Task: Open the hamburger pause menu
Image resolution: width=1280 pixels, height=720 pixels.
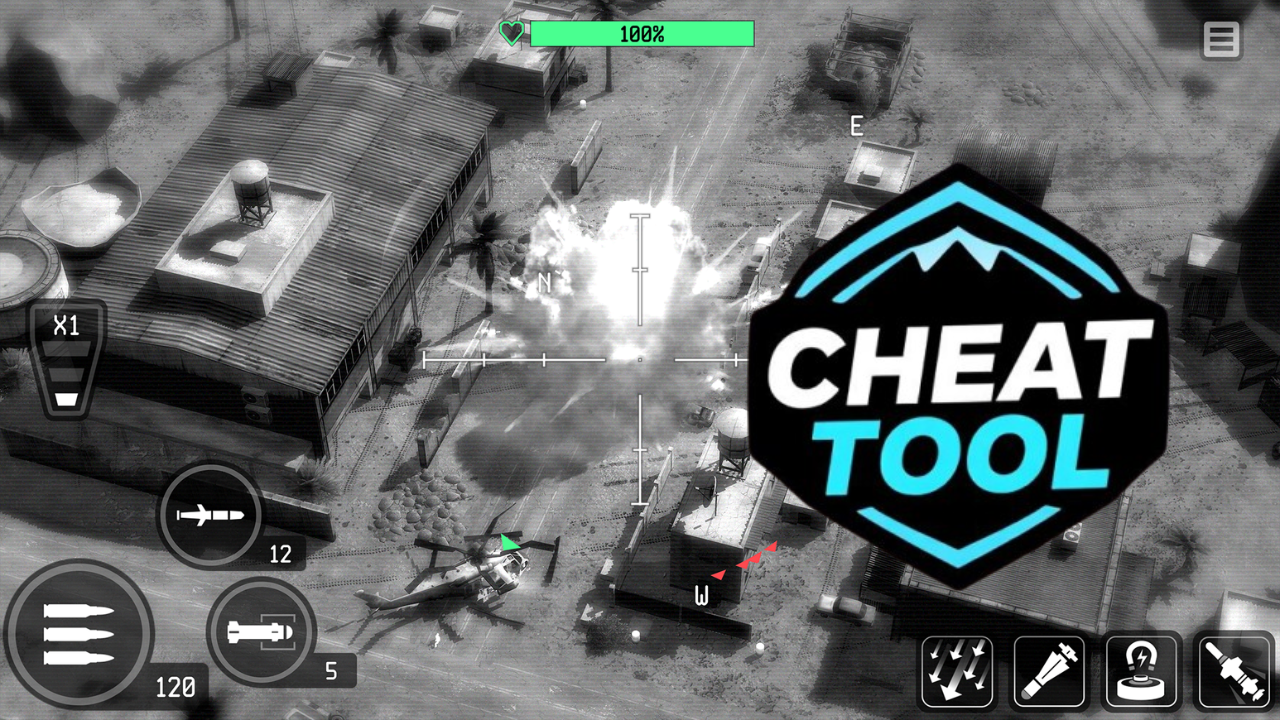Action: pyautogui.click(x=1221, y=41)
